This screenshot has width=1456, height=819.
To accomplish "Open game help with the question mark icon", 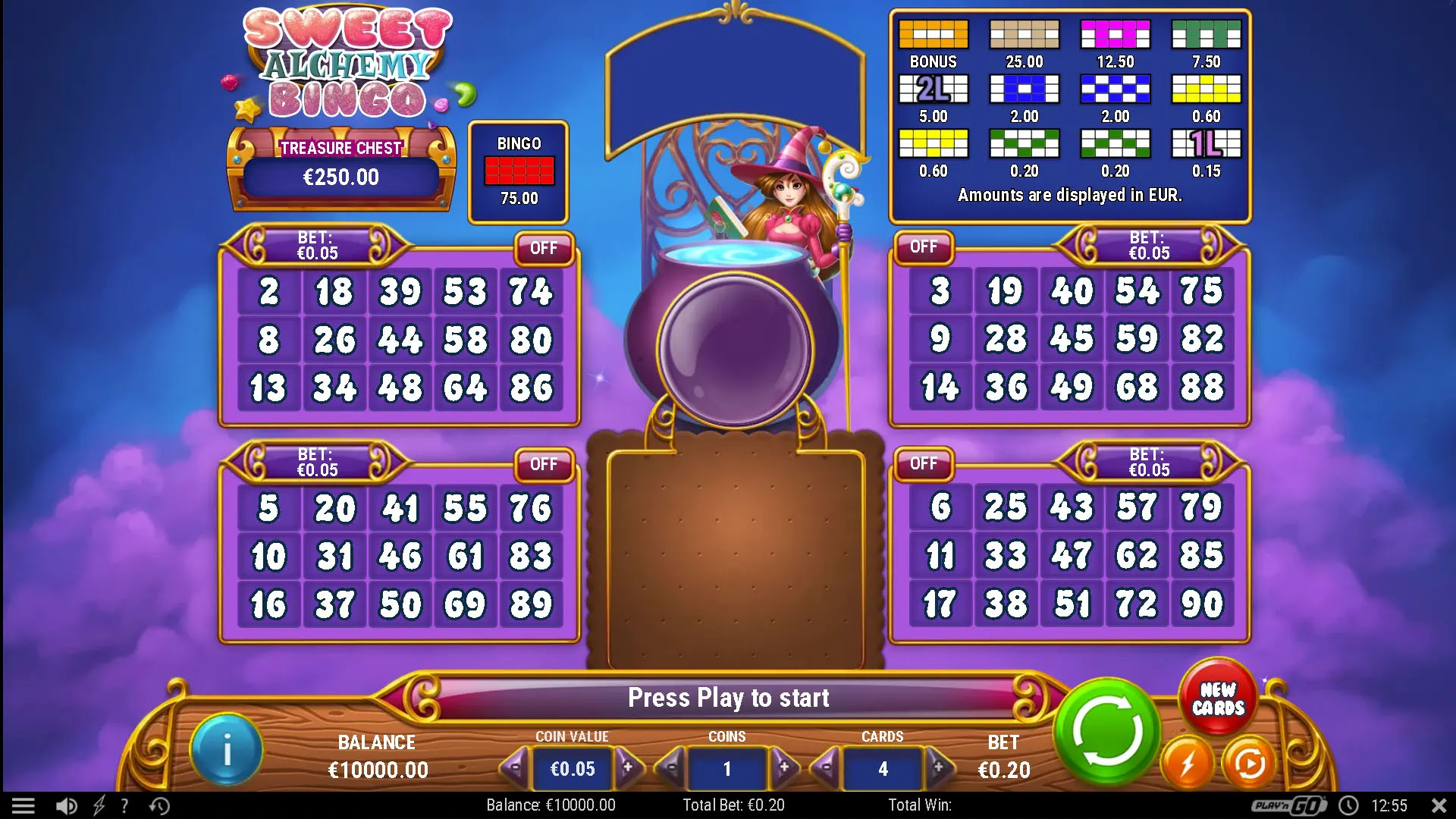I will [125, 805].
